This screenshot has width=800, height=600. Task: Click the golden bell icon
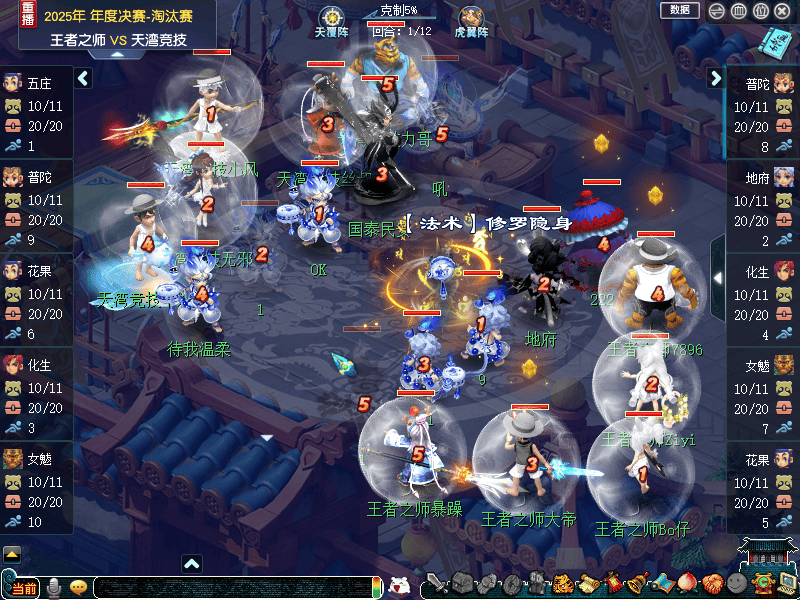(x=637, y=584)
